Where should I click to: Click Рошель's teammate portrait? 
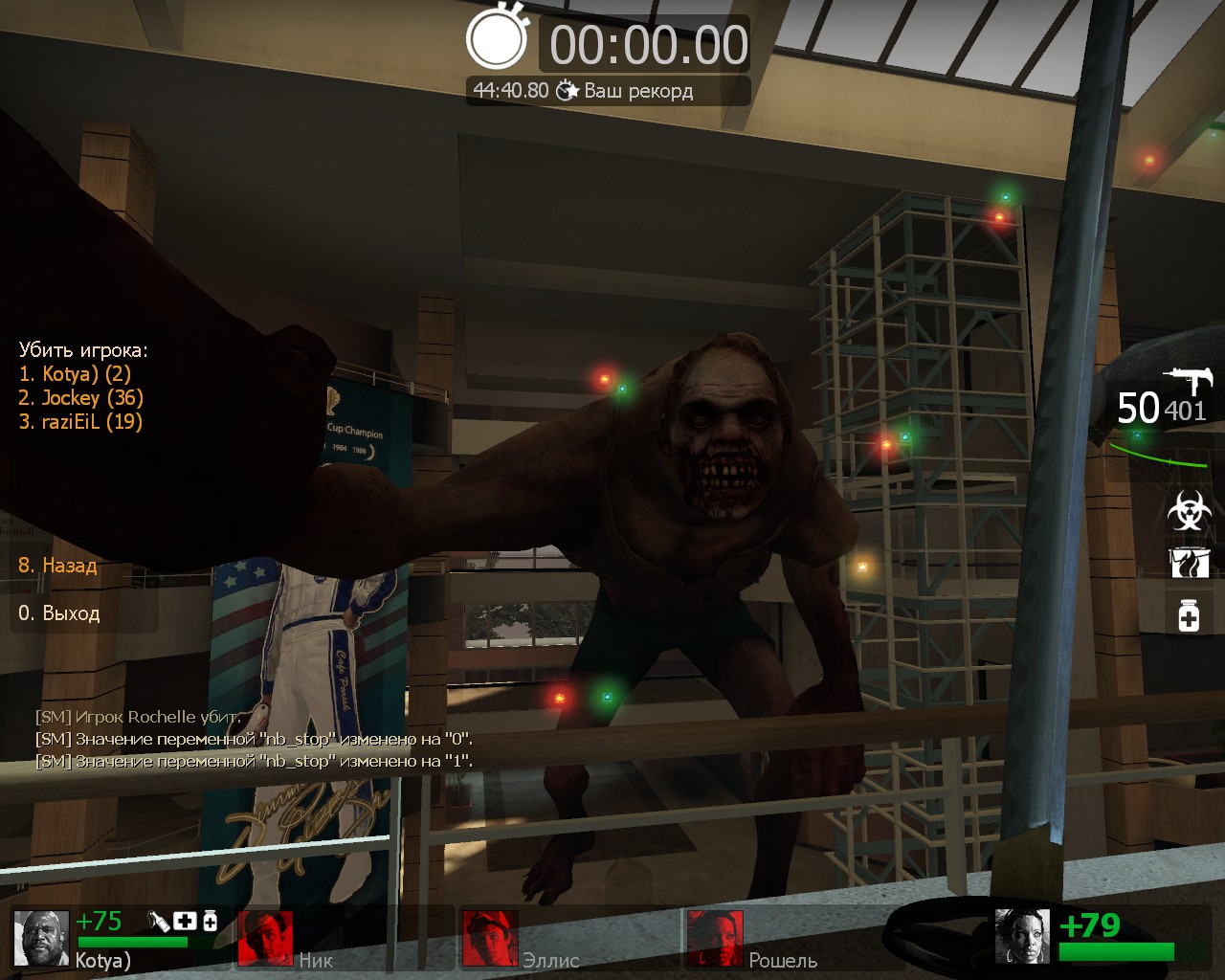click(714, 937)
